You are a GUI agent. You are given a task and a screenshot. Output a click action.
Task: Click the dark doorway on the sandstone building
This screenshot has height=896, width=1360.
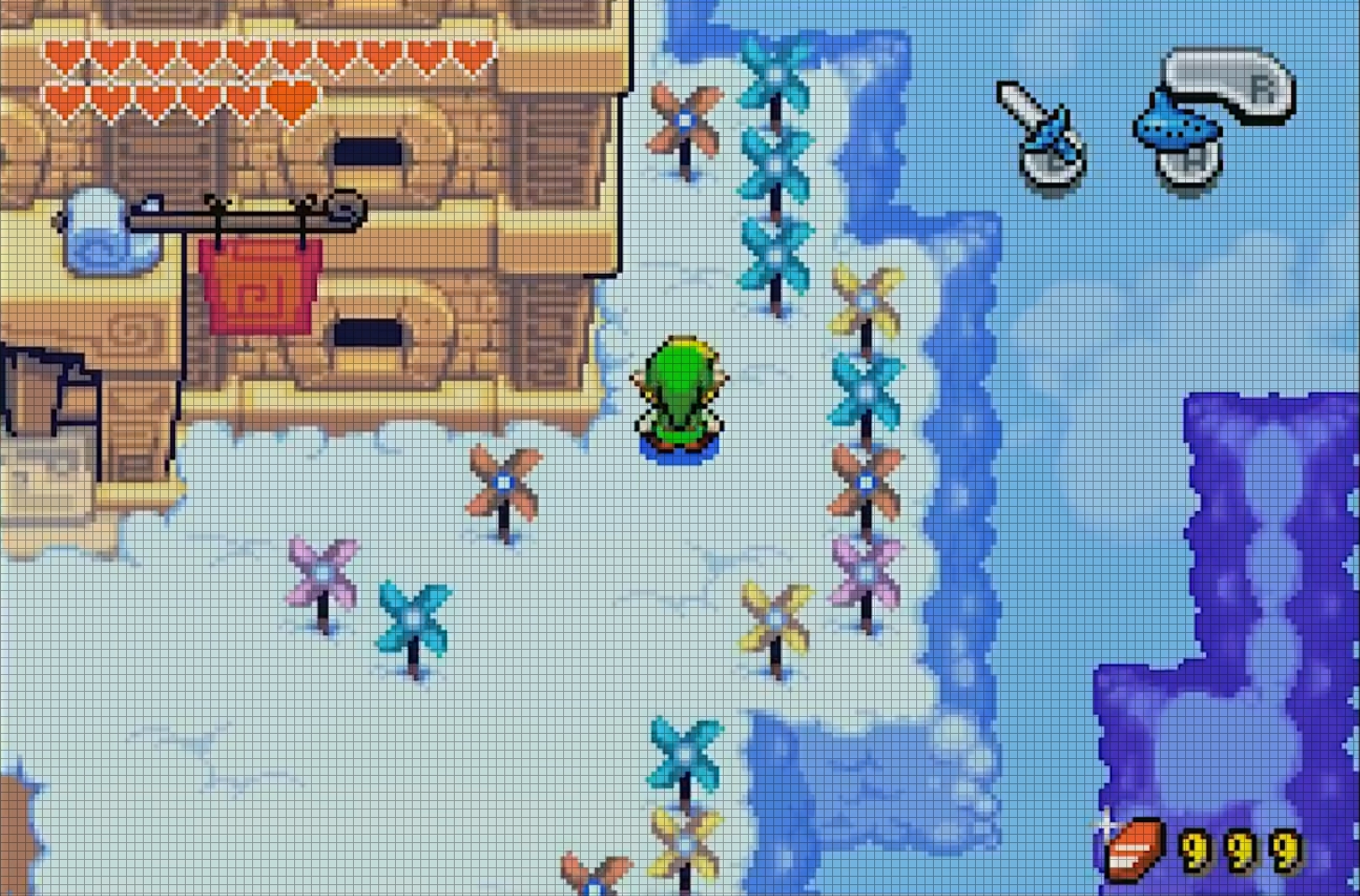[x=370, y=151]
